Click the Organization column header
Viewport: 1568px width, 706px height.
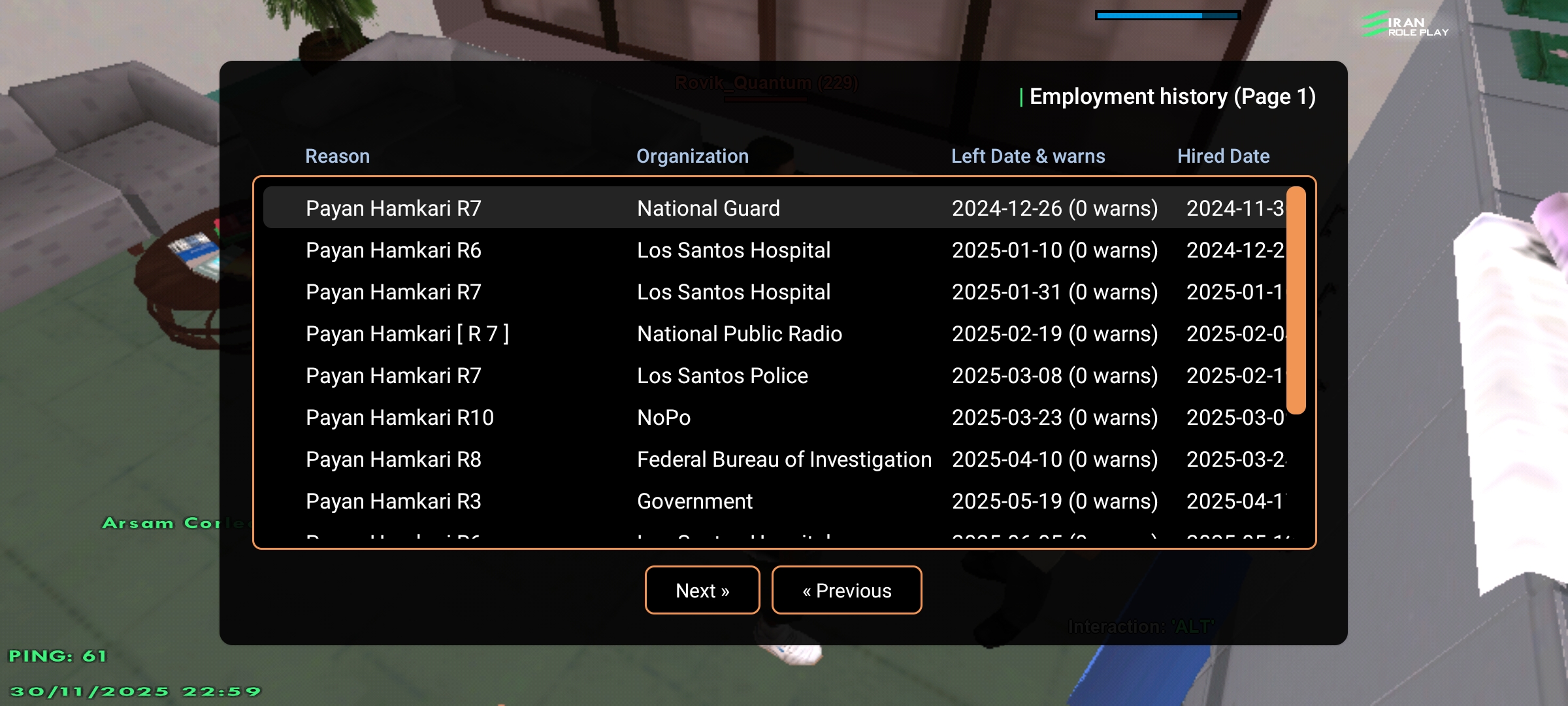point(693,156)
